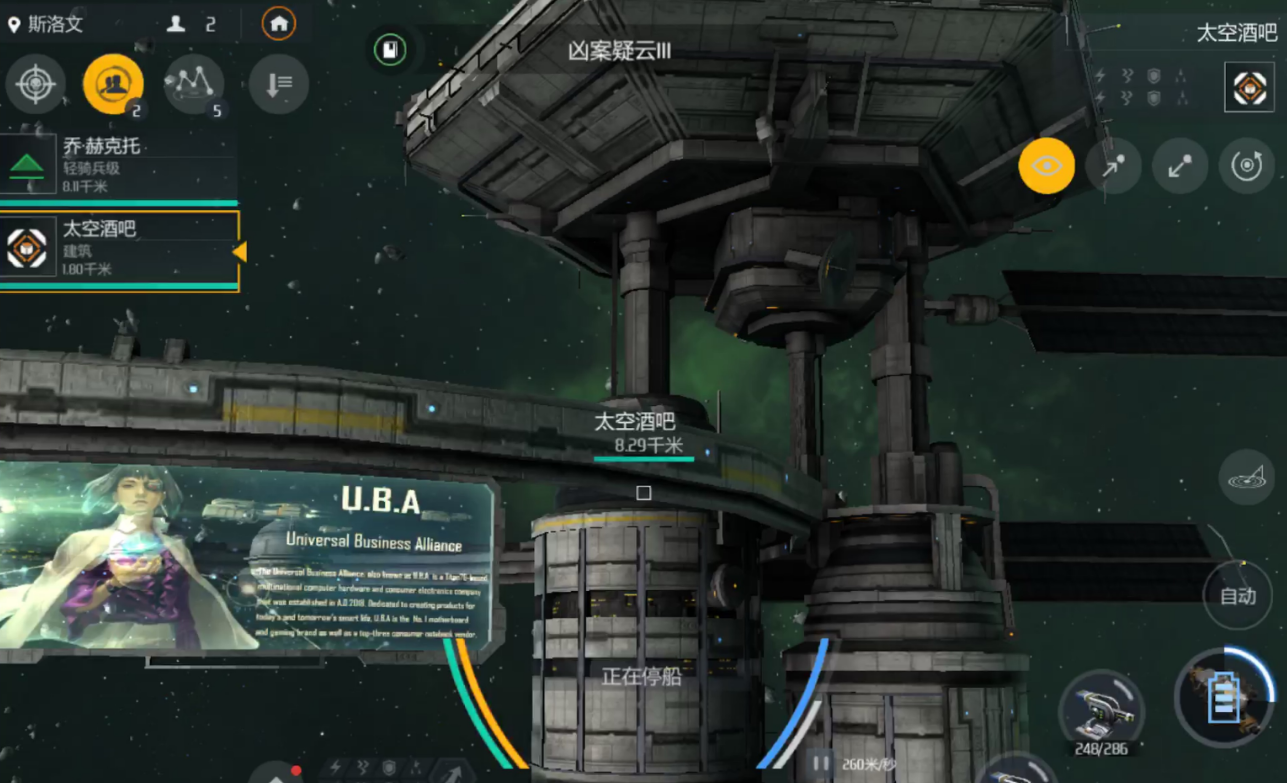Open the crosshair skull targets filter

tap(36, 84)
